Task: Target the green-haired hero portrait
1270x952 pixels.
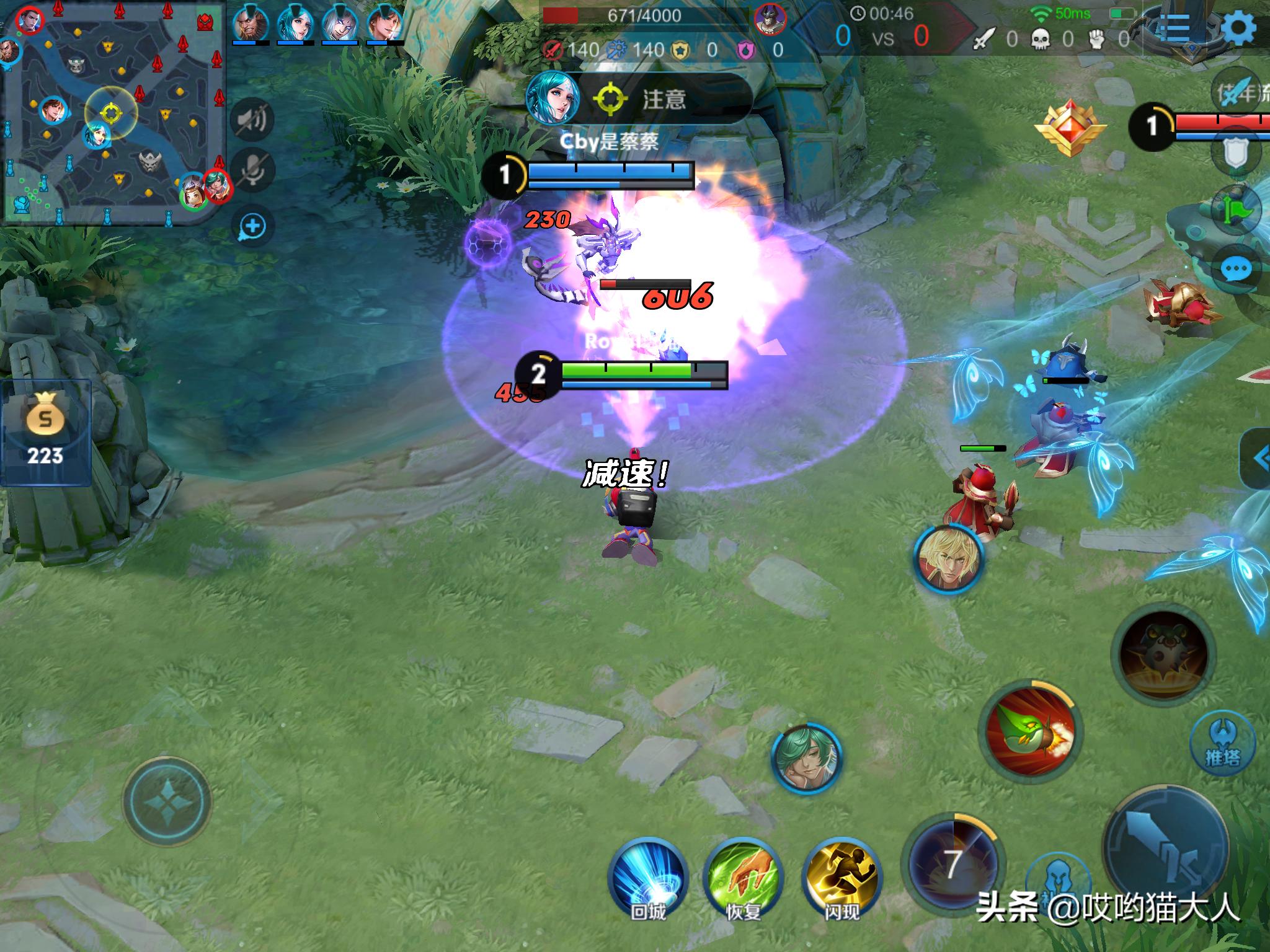Action: (x=806, y=759)
